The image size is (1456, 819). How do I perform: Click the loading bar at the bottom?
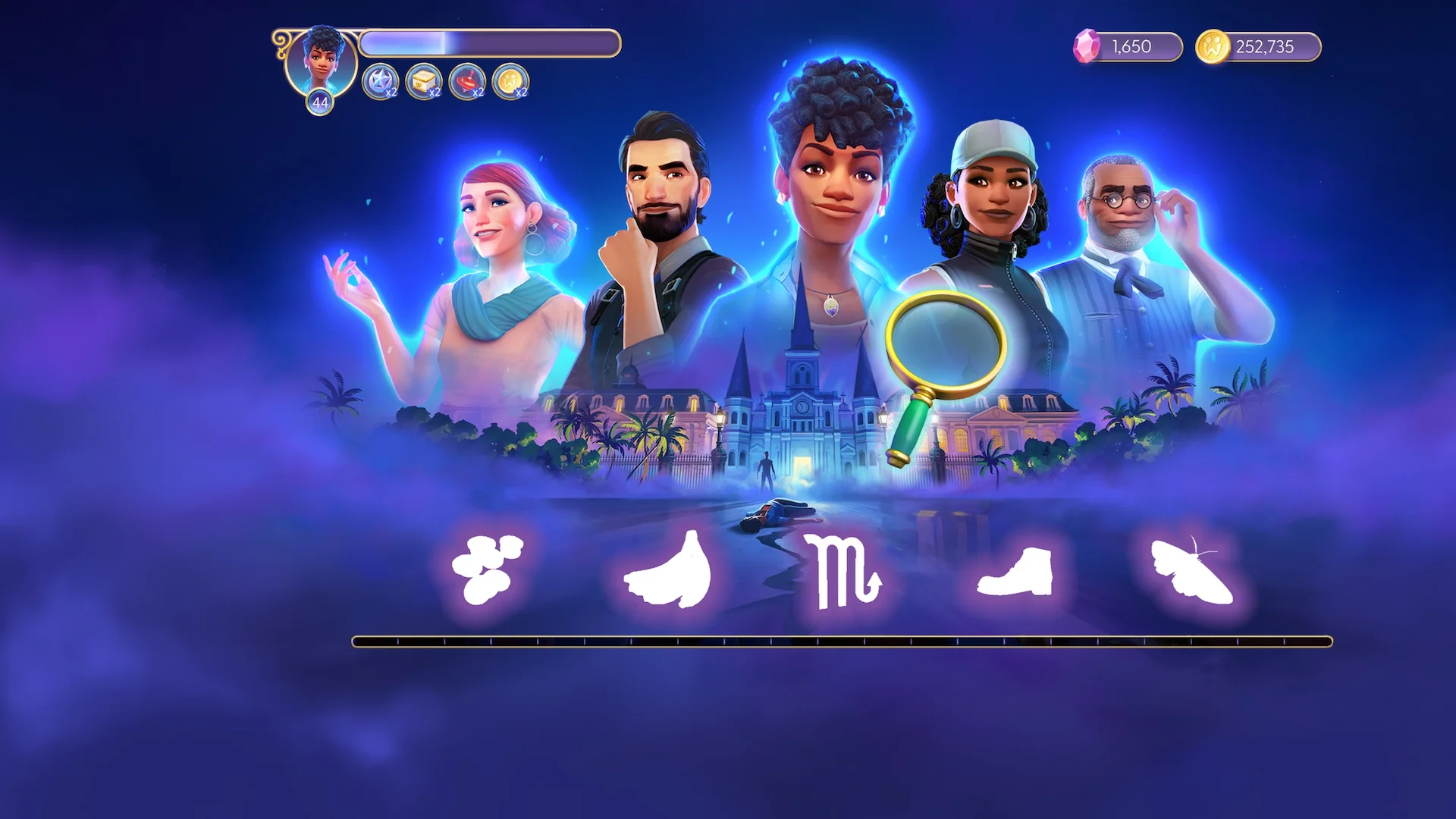728,641
